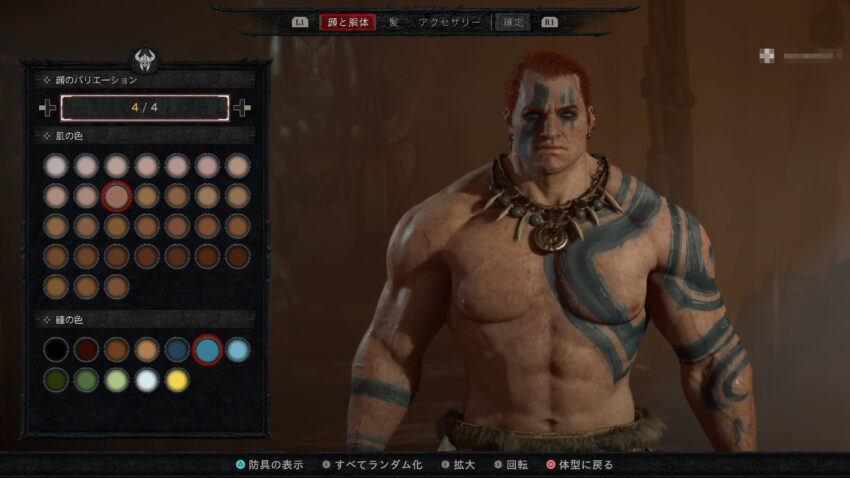850x478 pixels.
Task: Go to the next face variation
Action: point(243,107)
